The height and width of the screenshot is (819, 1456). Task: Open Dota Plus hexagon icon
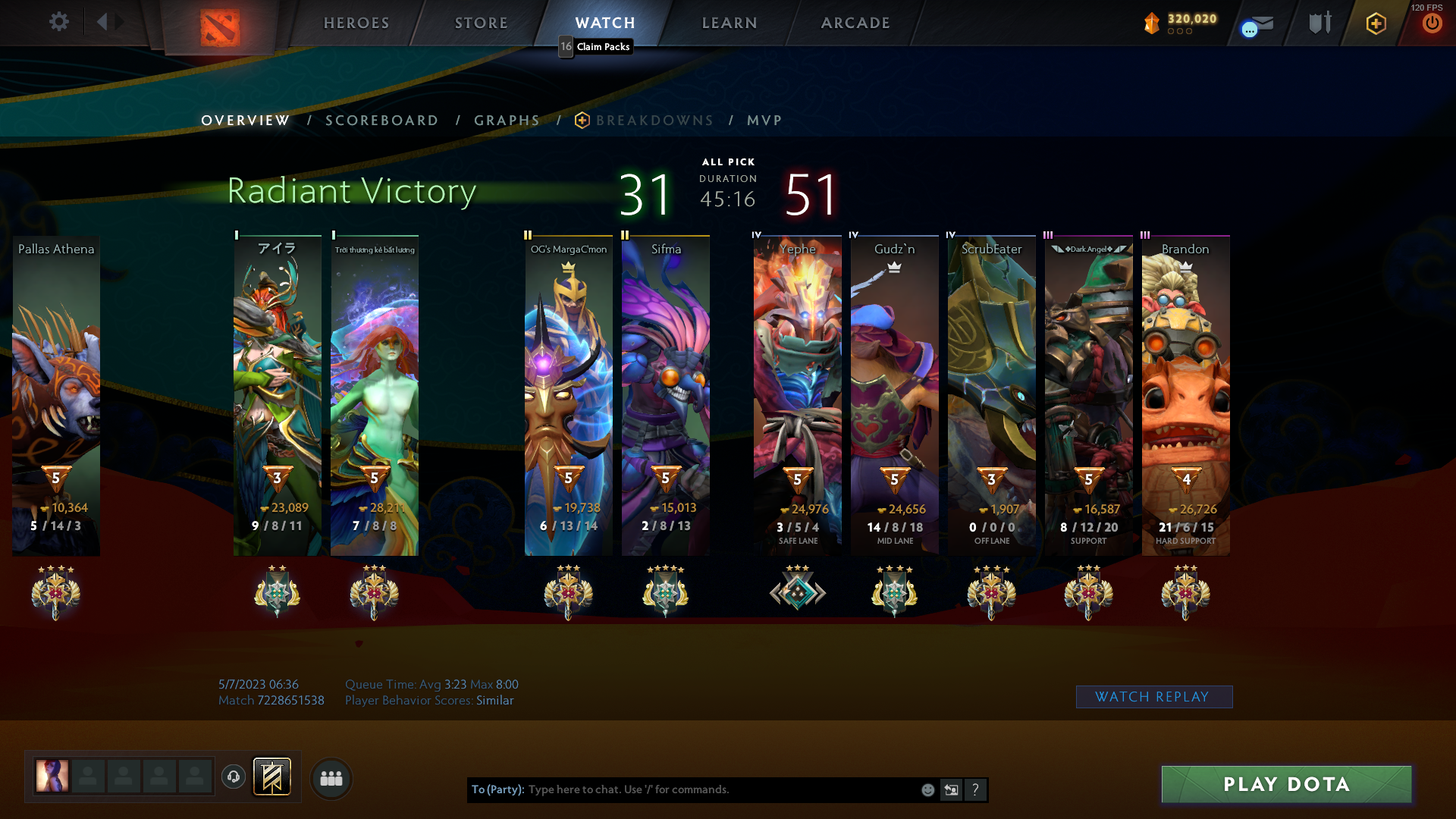coord(1376,23)
